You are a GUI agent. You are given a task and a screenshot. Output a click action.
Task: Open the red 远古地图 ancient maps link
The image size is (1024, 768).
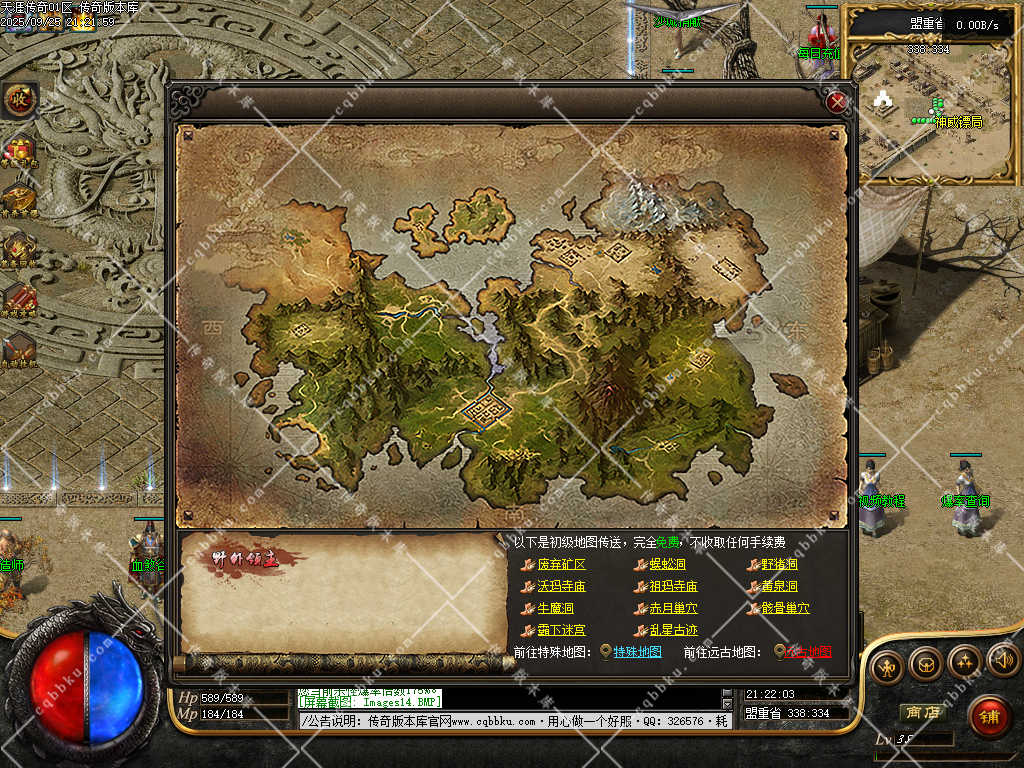[x=809, y=652]
